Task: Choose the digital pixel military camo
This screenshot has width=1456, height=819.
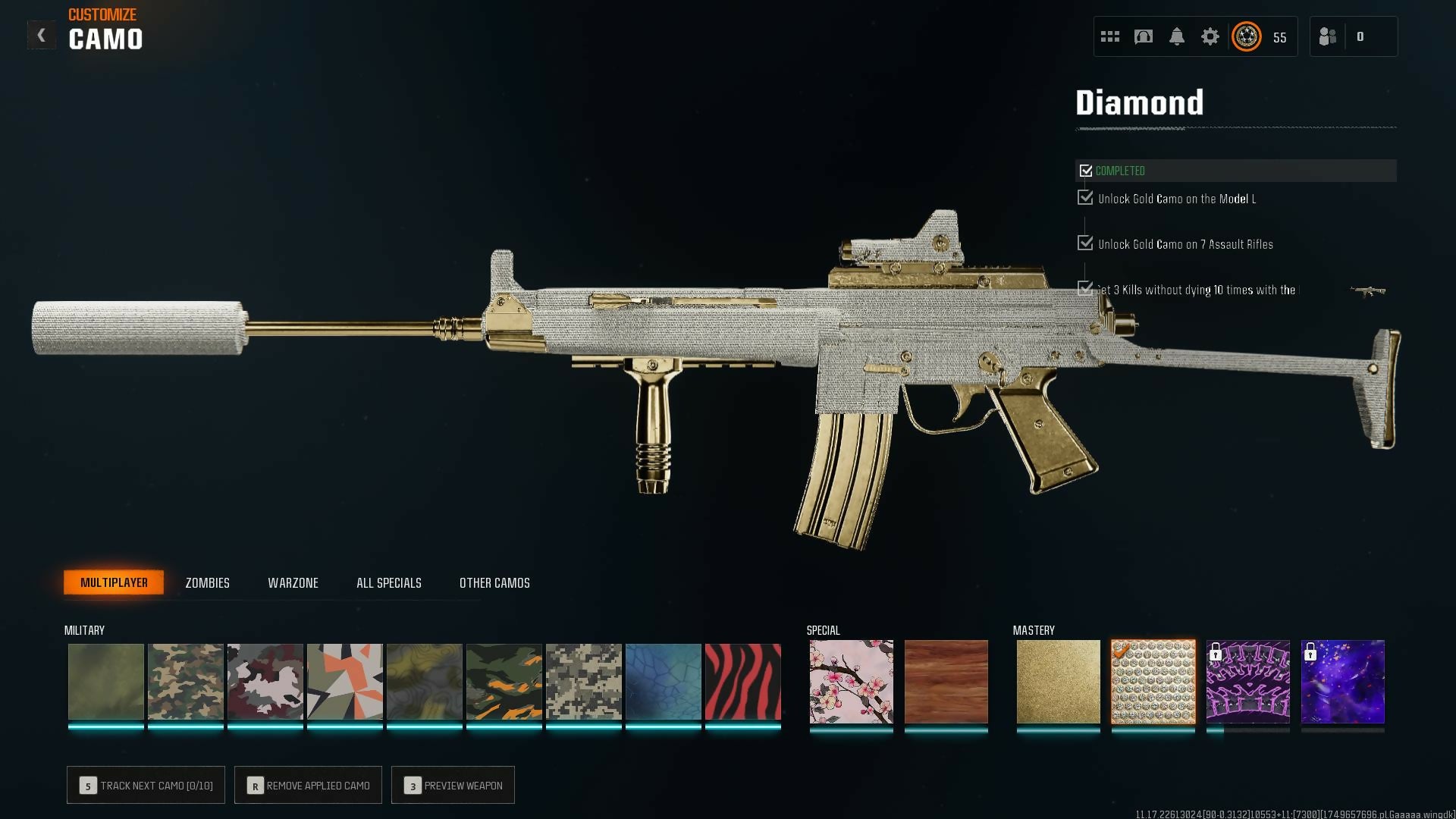Action: tap(583, 682)
